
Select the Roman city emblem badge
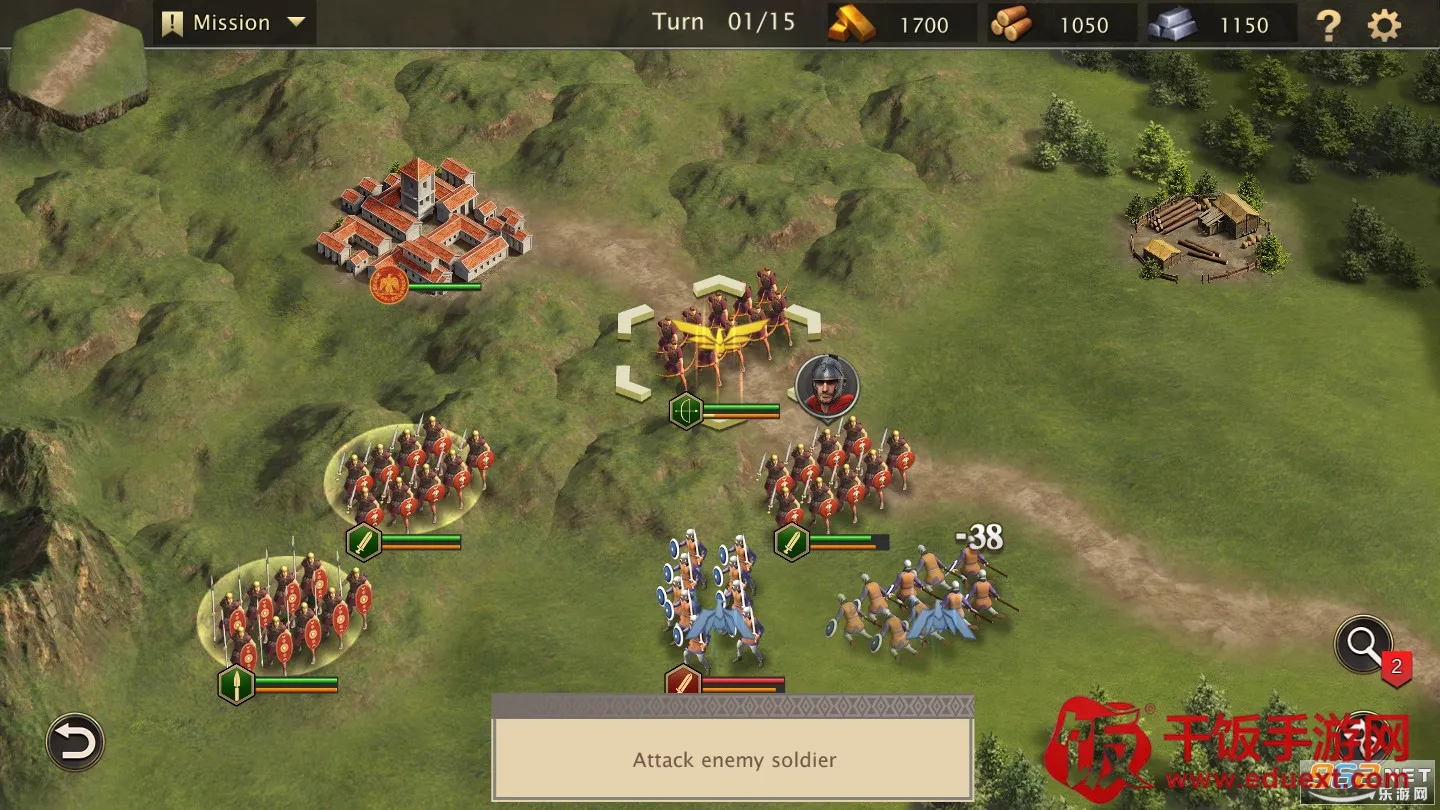[x=387, y=285]
